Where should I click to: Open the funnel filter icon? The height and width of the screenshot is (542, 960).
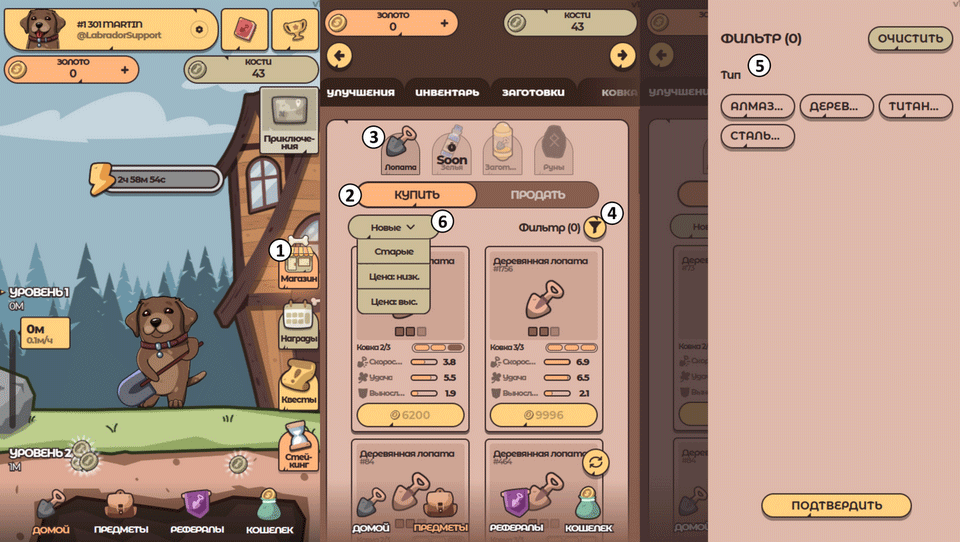[595, 228]
